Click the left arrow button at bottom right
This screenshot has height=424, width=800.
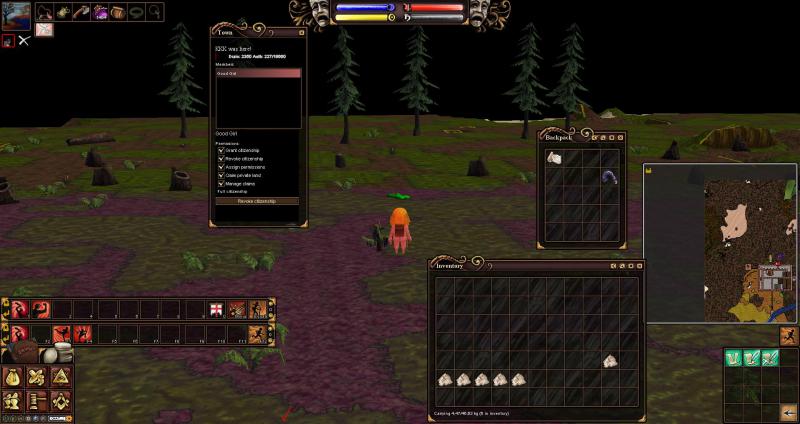(788, 411)
